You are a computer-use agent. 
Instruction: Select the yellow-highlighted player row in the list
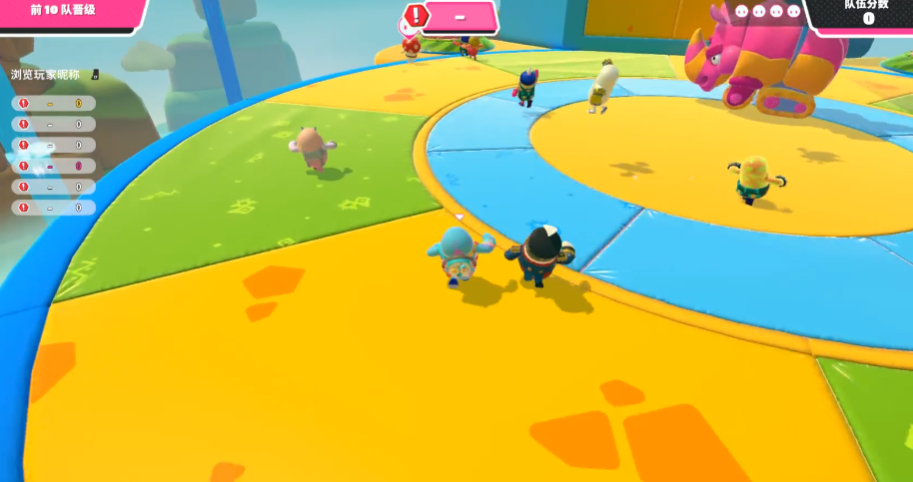55,103
